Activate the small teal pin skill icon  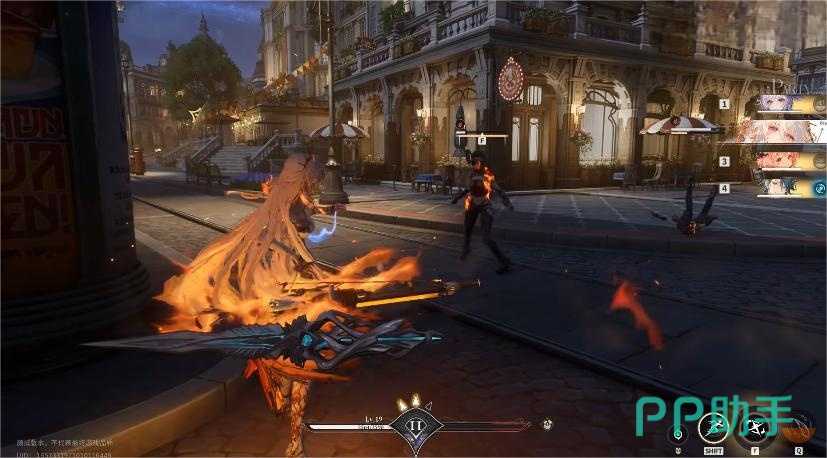click(x=678, y=434)
